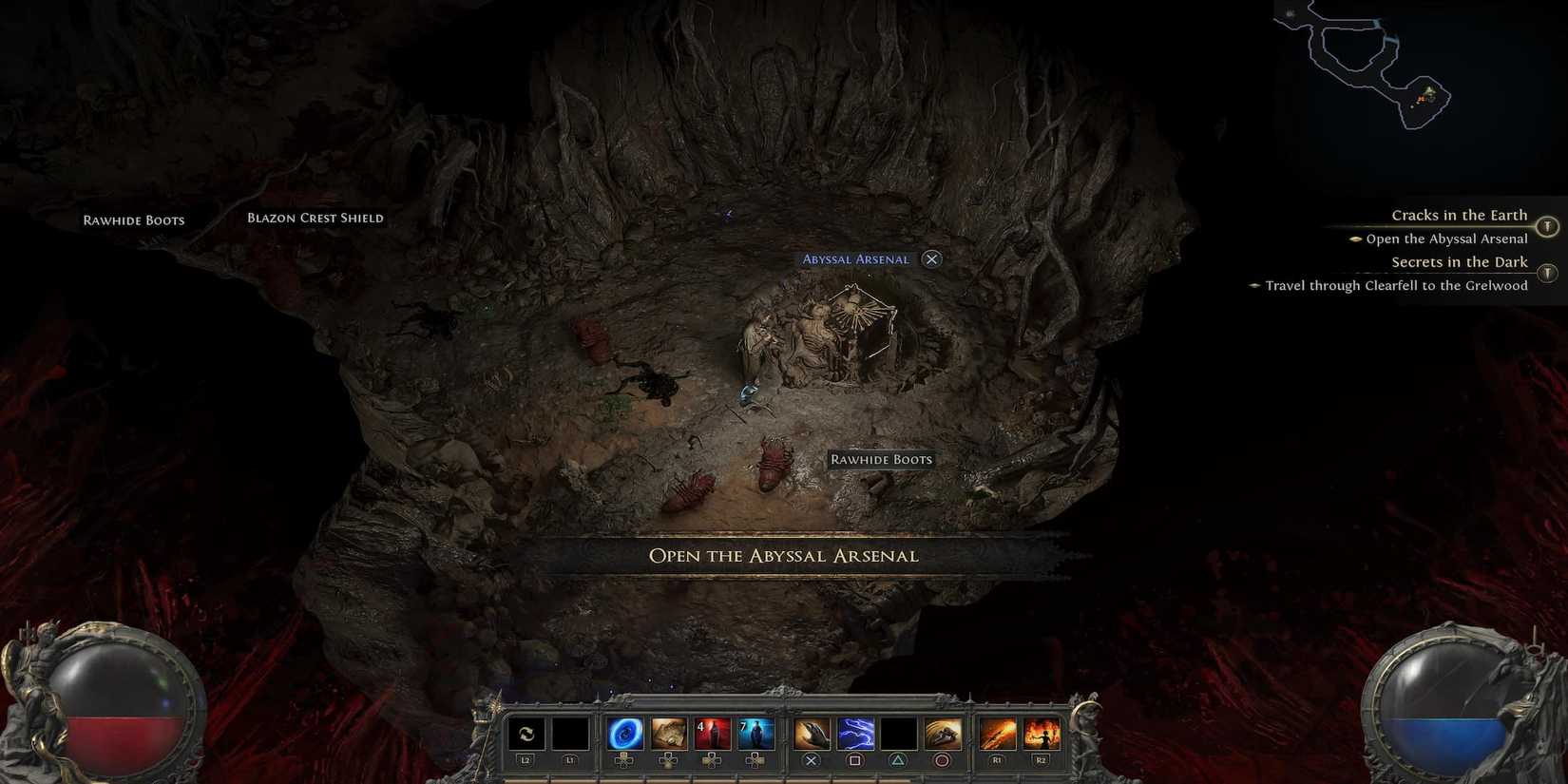Use the blue flask showing 7 charges

coord(754,732)
